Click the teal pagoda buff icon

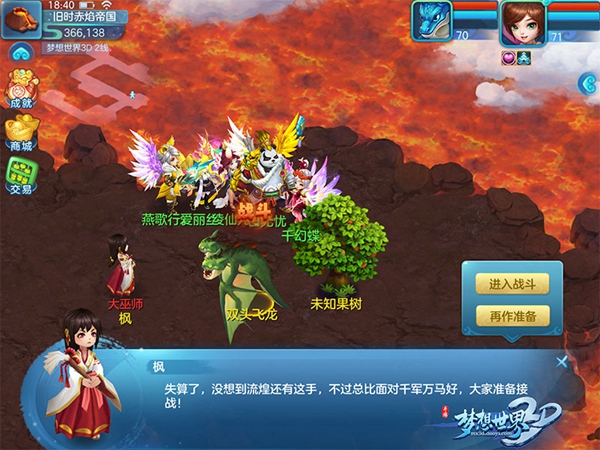pos(523,57)
